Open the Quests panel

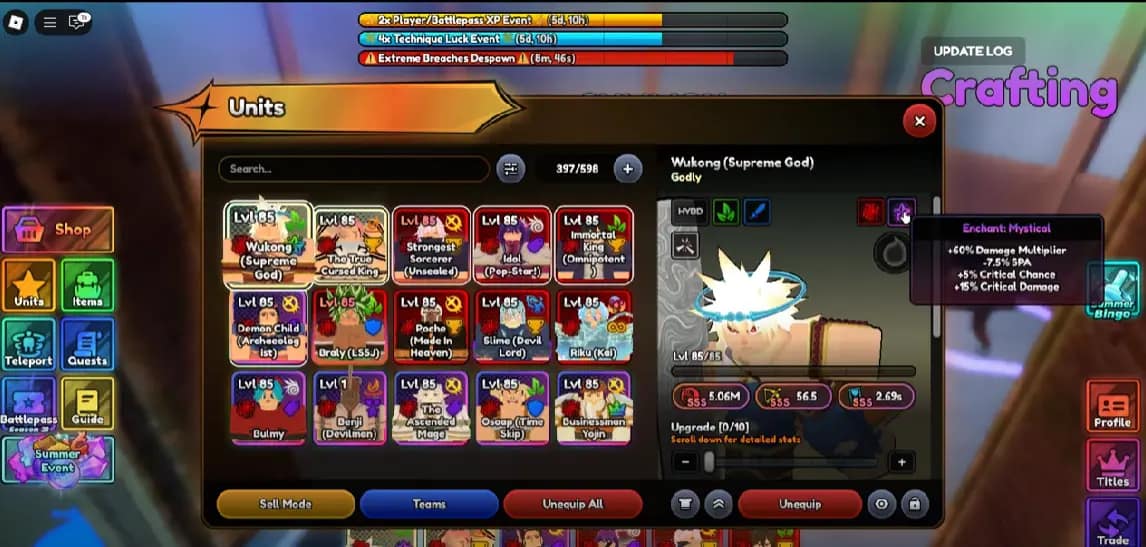tap(87, 344)
